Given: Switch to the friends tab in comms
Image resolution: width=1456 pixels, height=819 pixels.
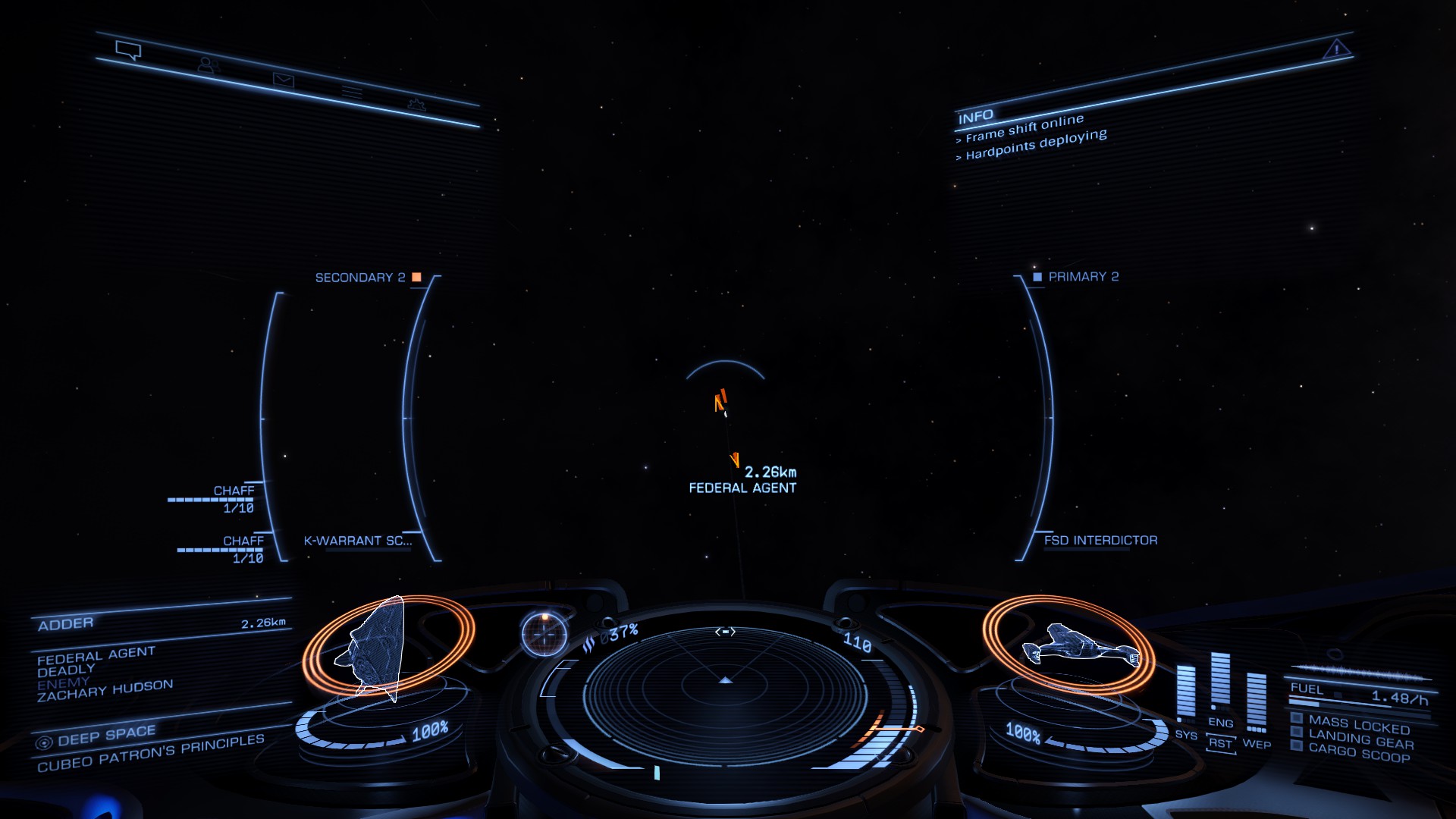Looking at the screenshot, I should 207,65.
